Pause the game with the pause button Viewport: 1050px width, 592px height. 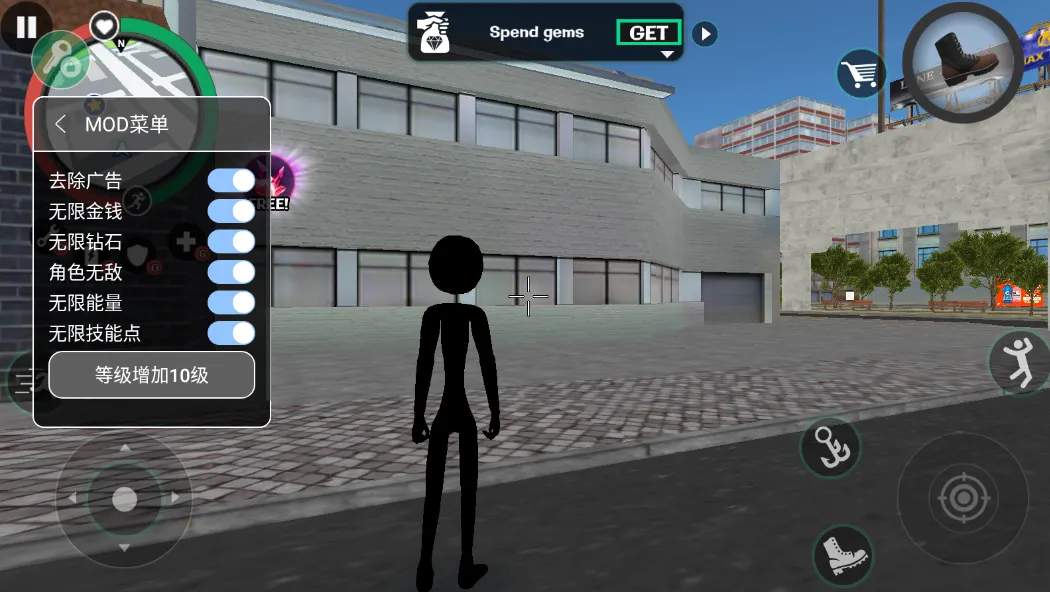point(26,28)
